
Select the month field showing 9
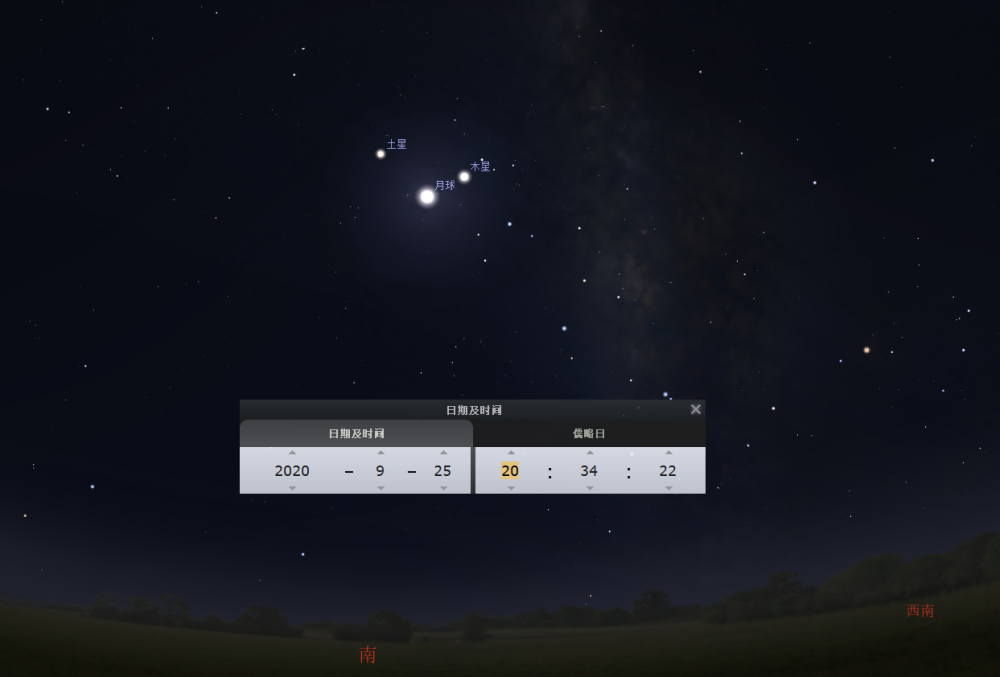point(380,471)
